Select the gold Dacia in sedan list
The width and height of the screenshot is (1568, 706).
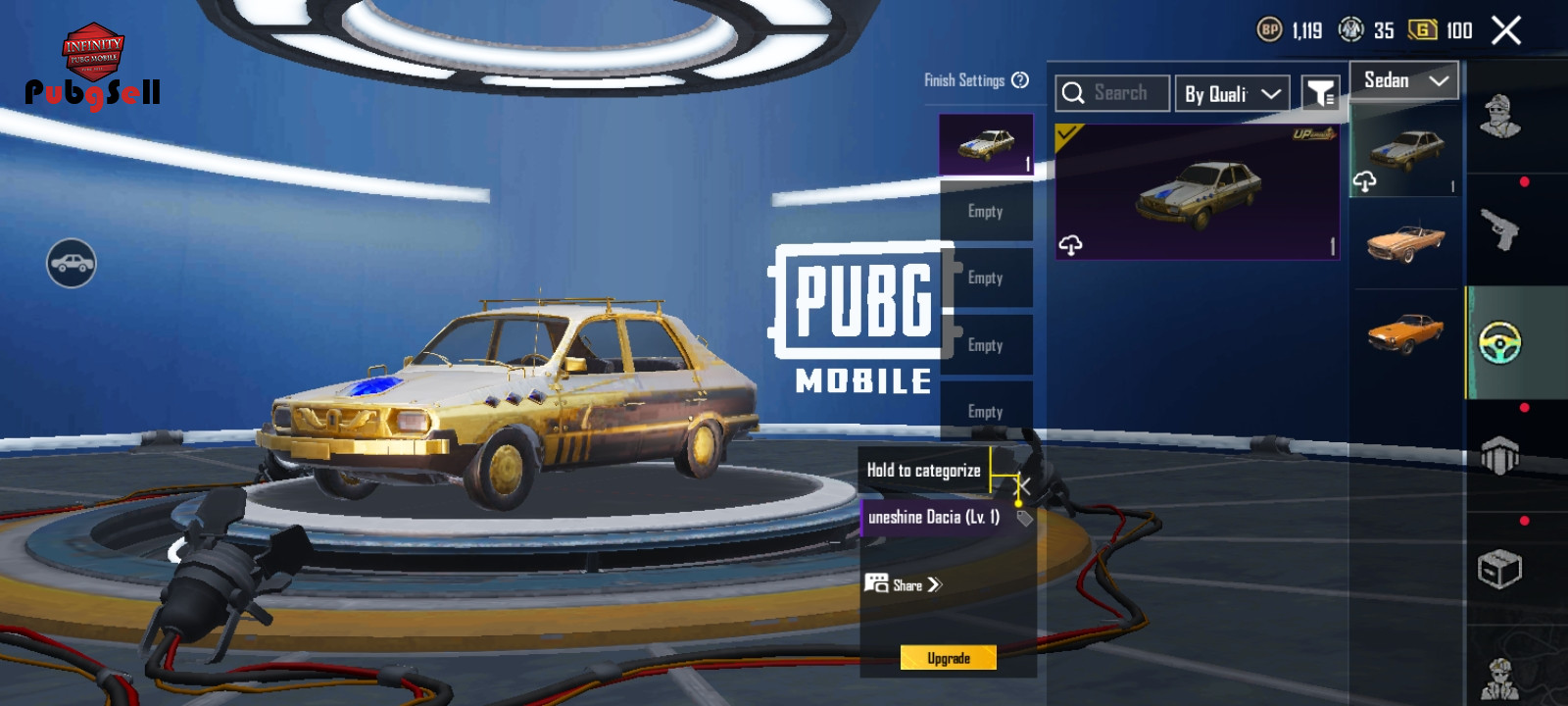click(1405, 150)
